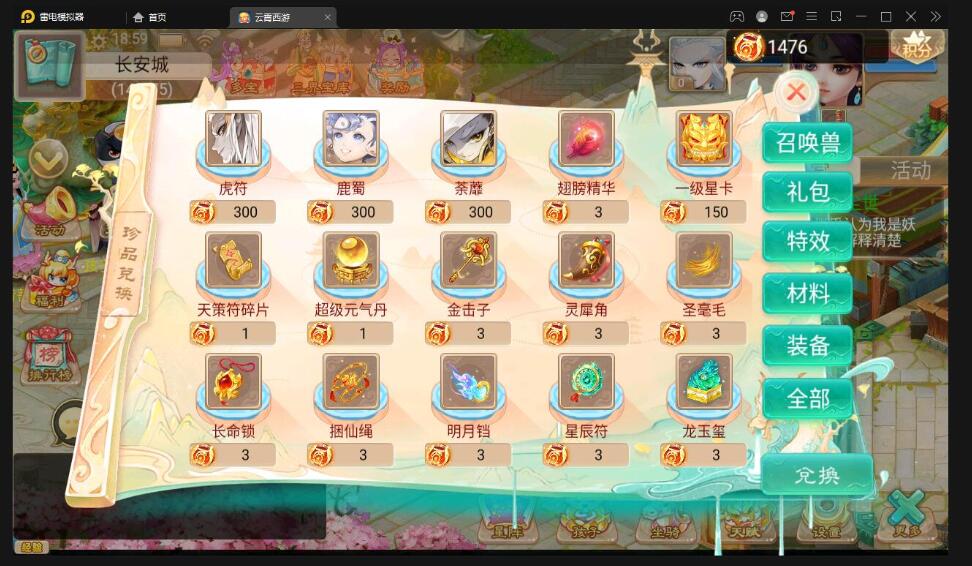972x566 pixels.
Task: Switch to the 全部 category tab
Action: (x=807, y=398)
